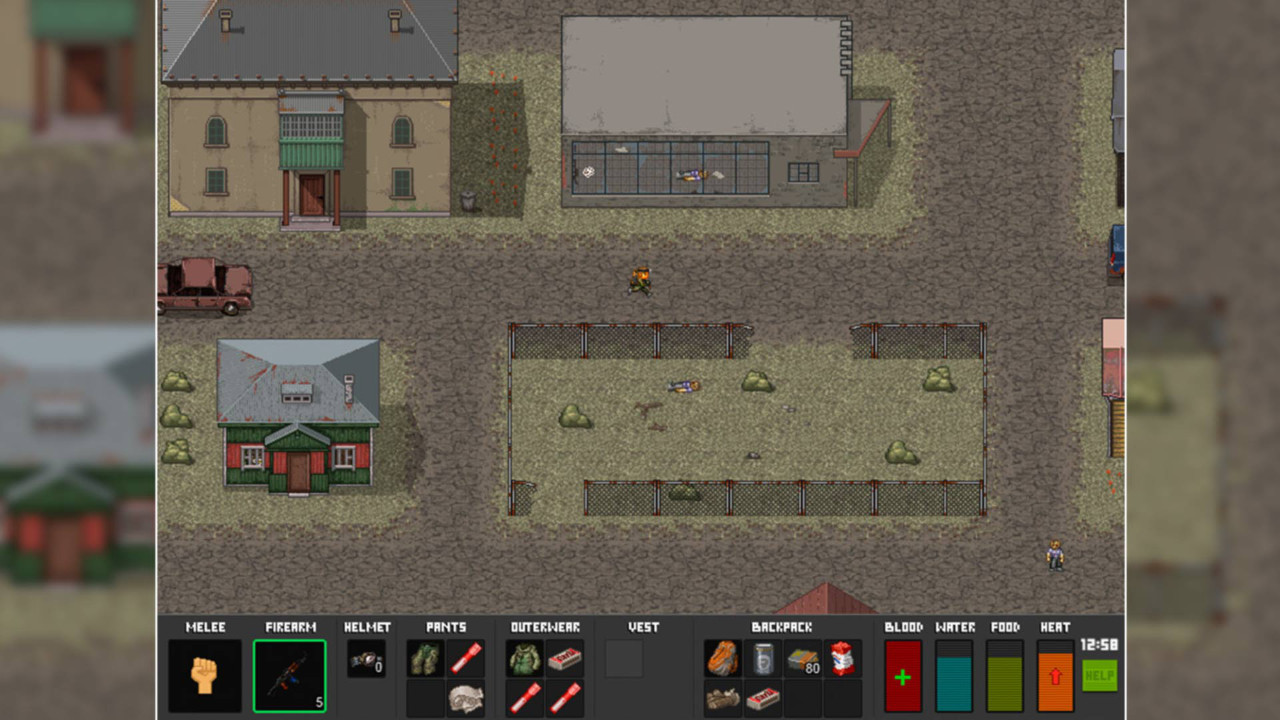Viewport: 1280px width, 720px height.
Task: Select the ammo box with 80 rounds
Action: [x=803, y=659]
